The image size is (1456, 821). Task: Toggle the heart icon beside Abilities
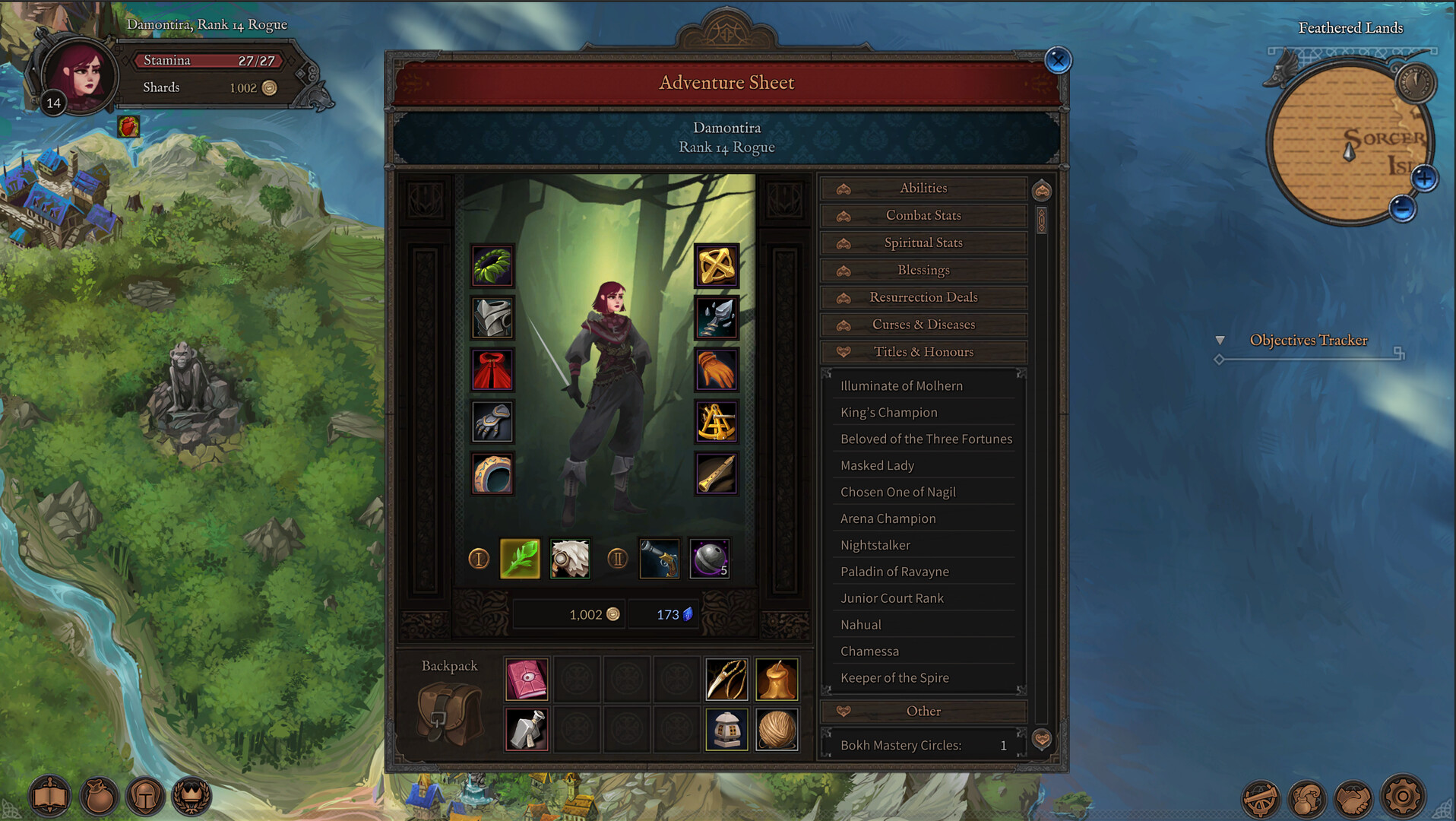tap(844, 188)
